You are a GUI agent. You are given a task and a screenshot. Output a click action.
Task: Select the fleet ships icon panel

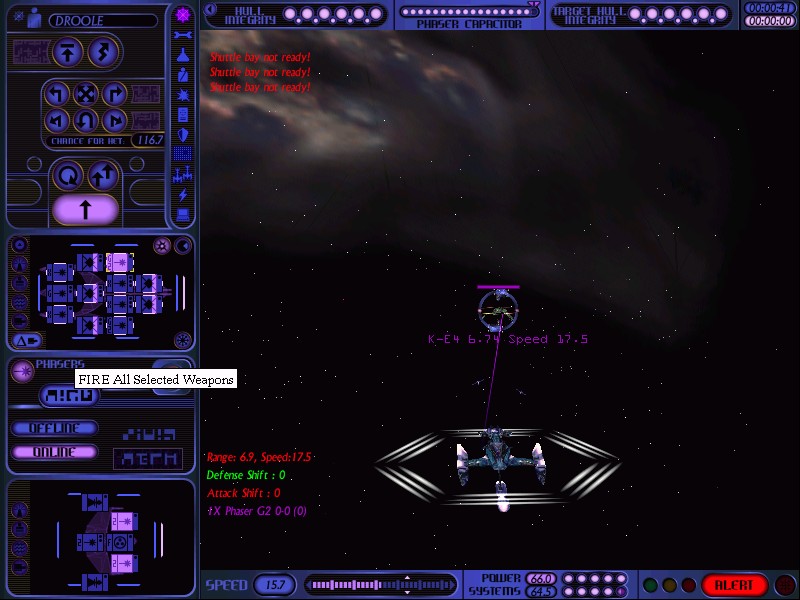(x=183, y=173)
